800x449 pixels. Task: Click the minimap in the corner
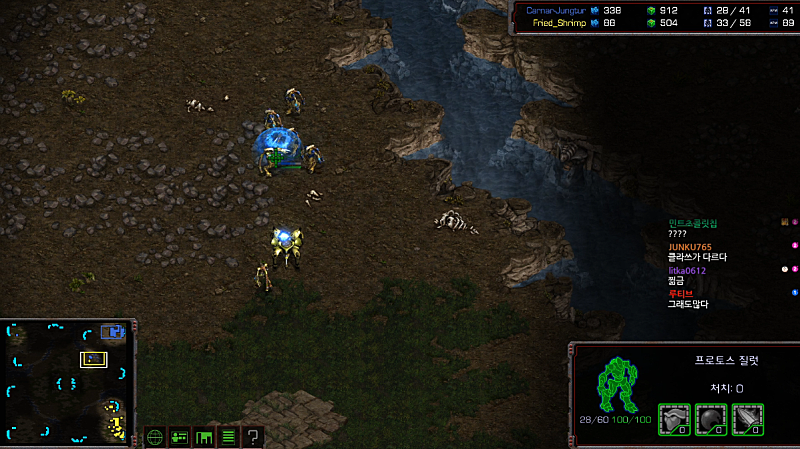pos(67,383)
